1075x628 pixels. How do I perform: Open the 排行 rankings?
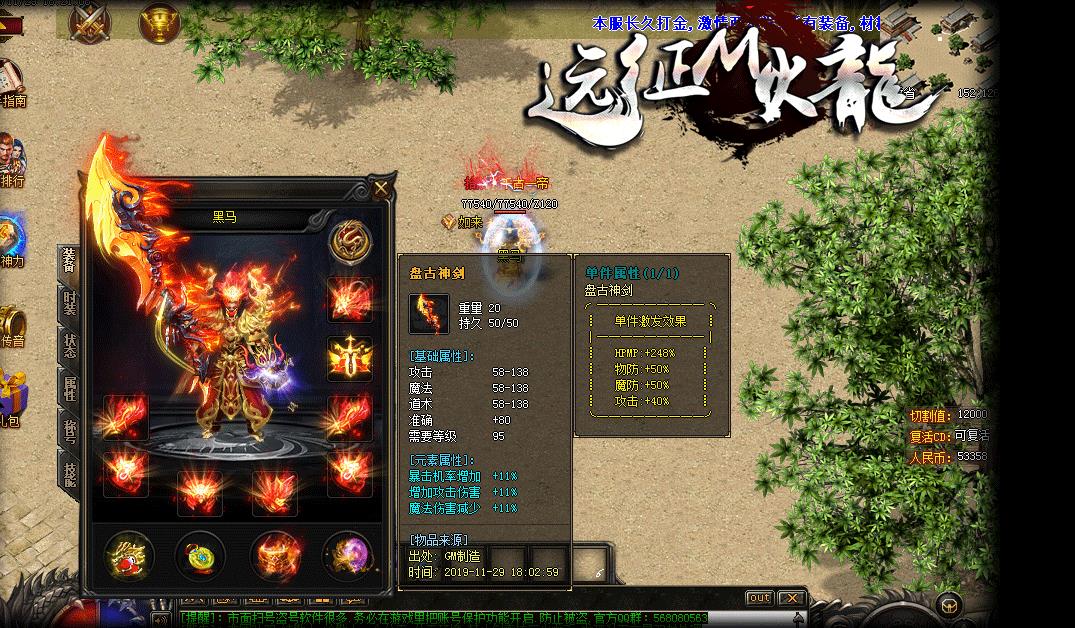[x=11, y=162]
